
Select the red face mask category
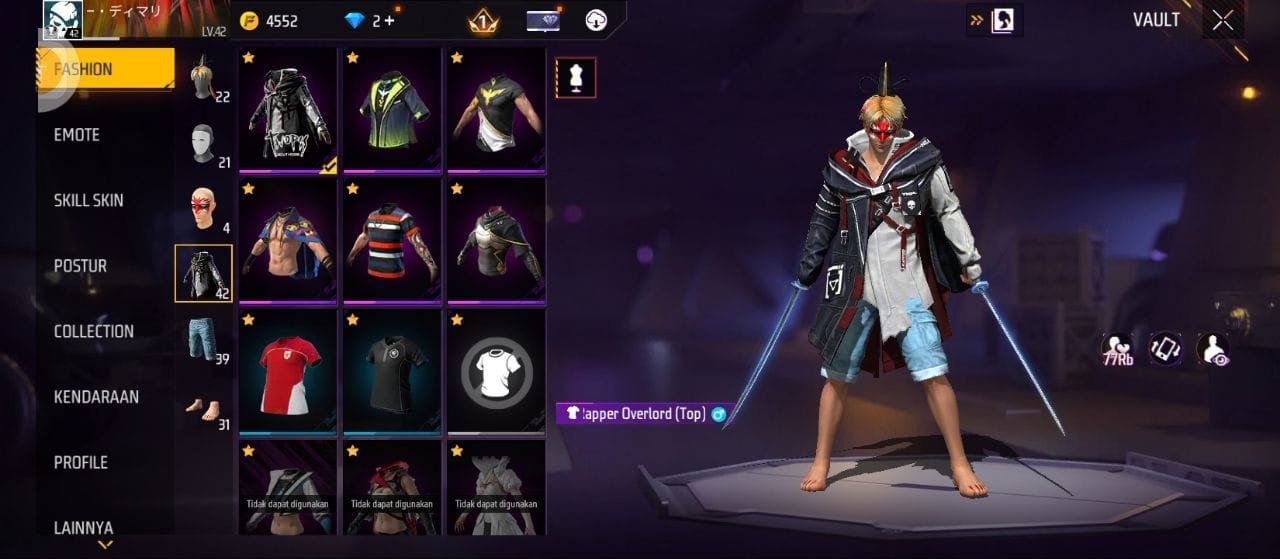[204, 209]
